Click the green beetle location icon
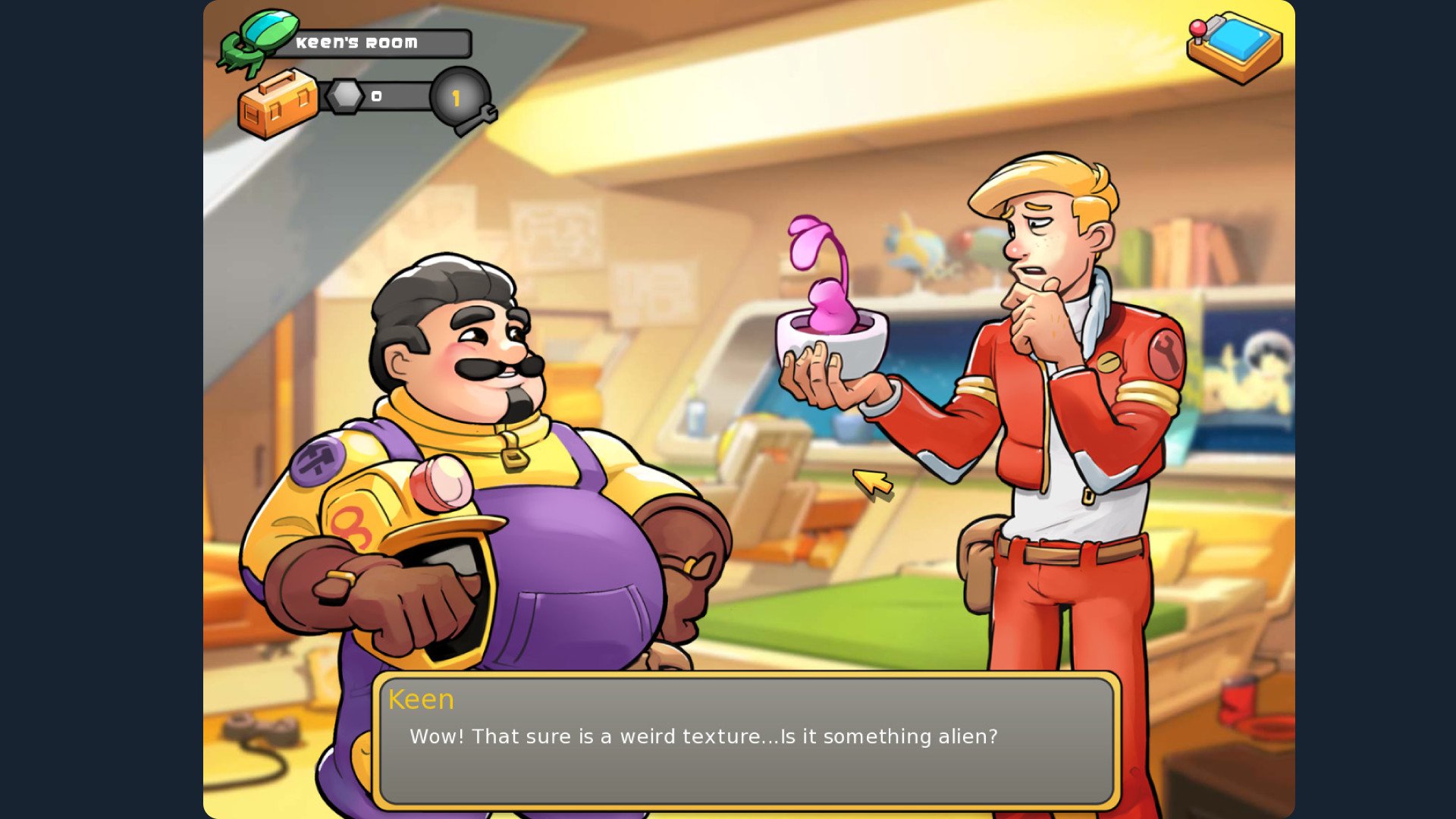This screenshot has width=1456, height=819. pyautogui.click(x=256, y=42)
